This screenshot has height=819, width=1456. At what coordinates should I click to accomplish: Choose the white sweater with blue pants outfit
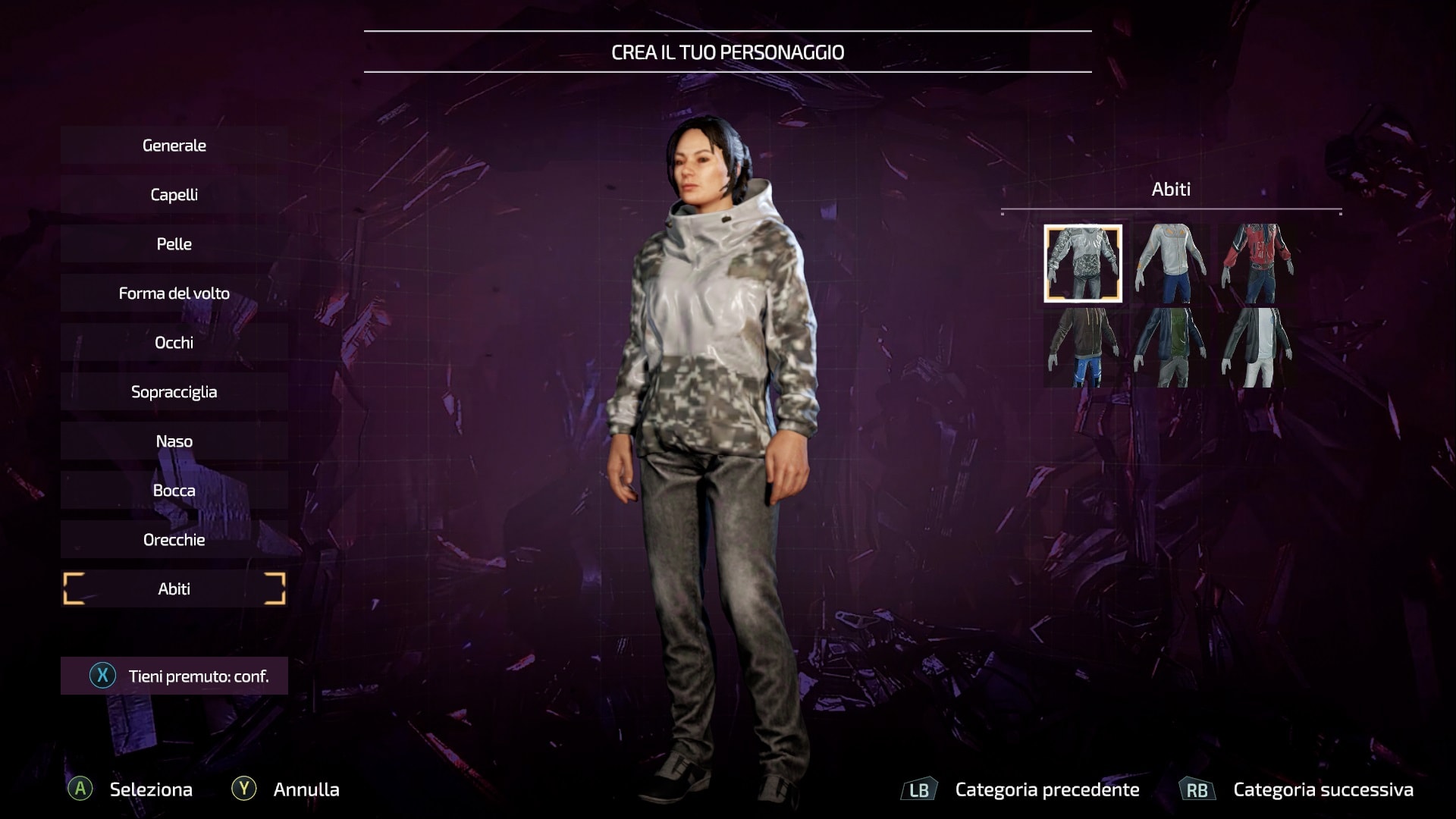[x=1169, y=264]
